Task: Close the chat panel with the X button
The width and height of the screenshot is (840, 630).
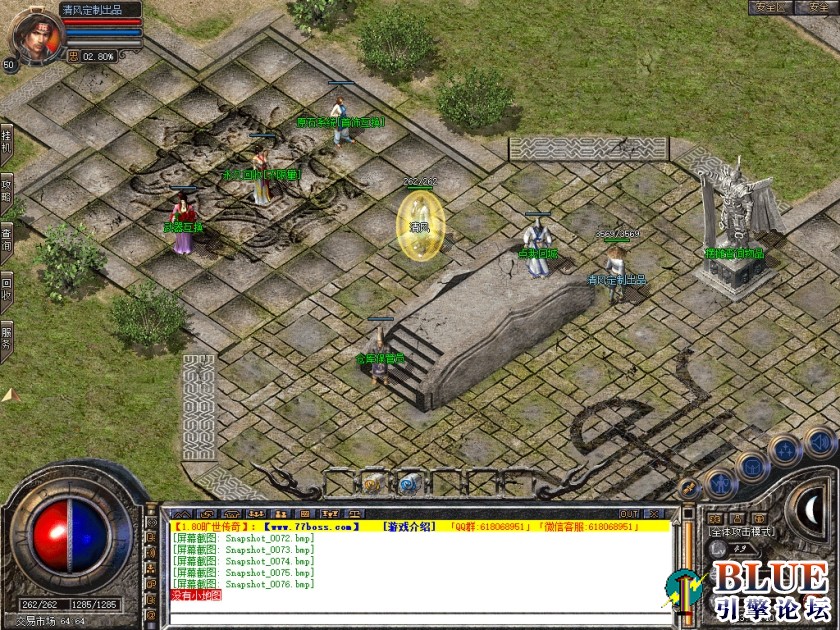Action: tap(655, 514)
